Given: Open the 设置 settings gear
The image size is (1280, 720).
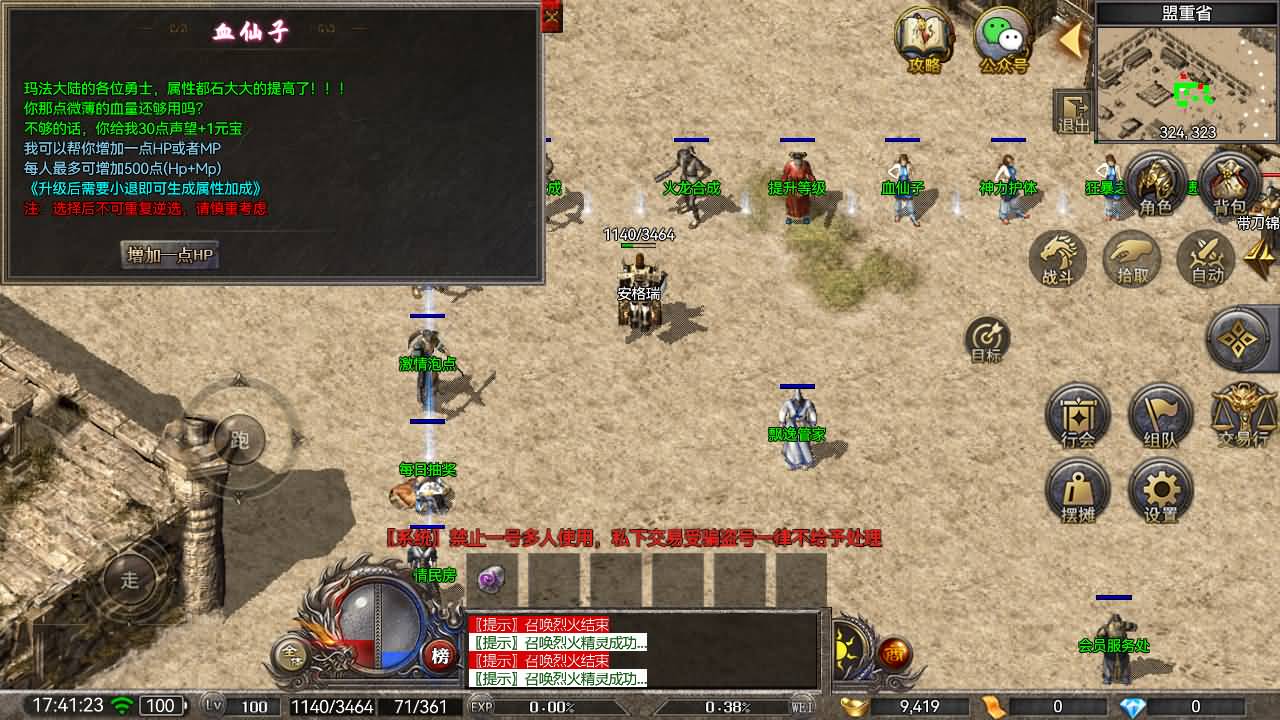Looking at the screenshot, I should coord(1161,491).
